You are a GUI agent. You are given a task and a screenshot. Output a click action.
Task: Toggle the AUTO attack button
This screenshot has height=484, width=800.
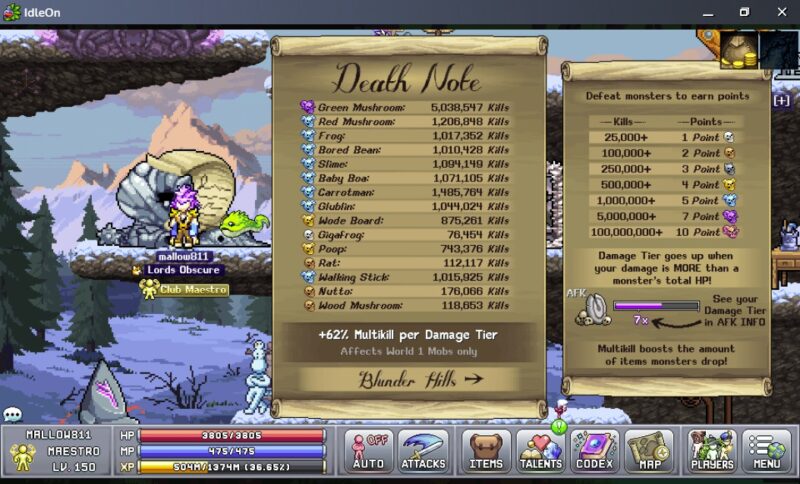click(x=368, y=452)
